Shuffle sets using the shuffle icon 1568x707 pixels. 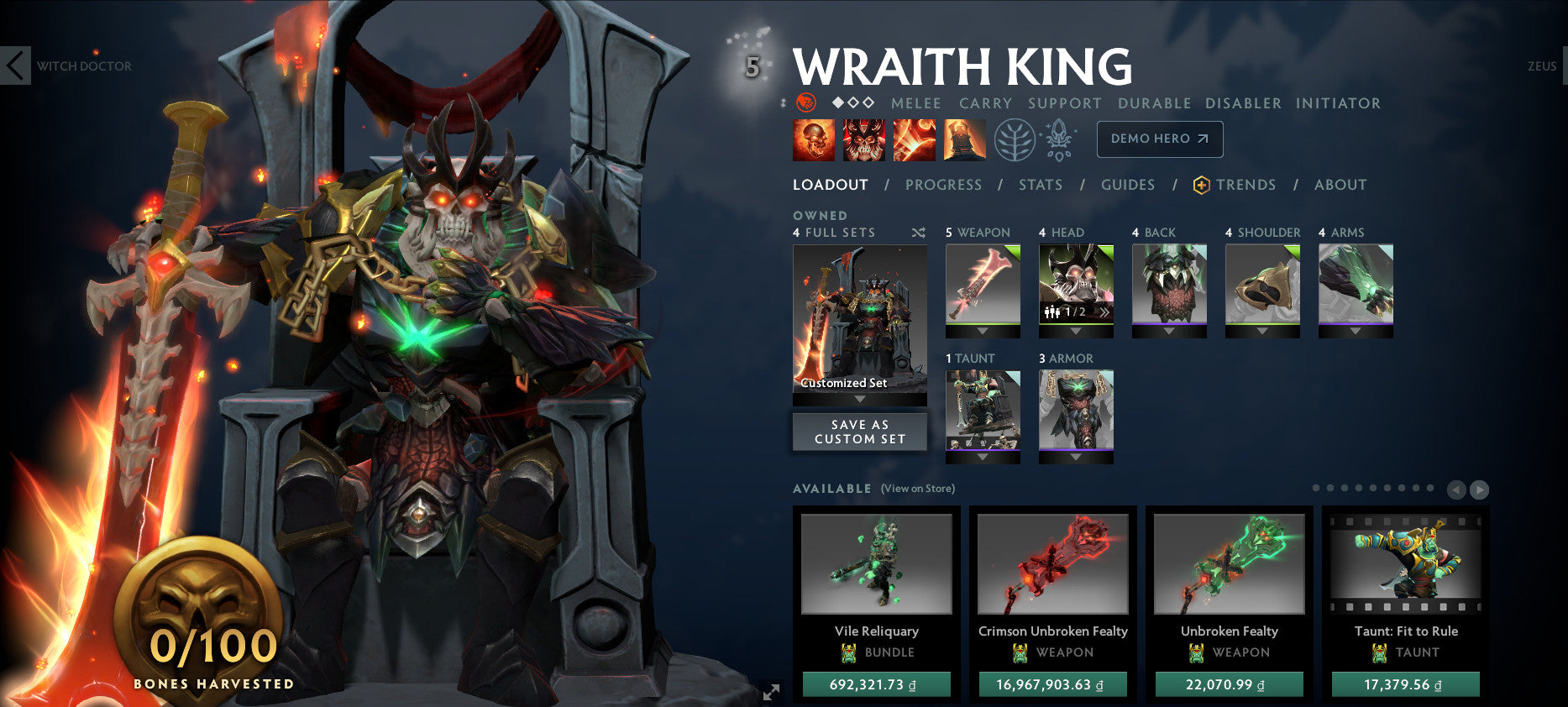tap(919, 233)
